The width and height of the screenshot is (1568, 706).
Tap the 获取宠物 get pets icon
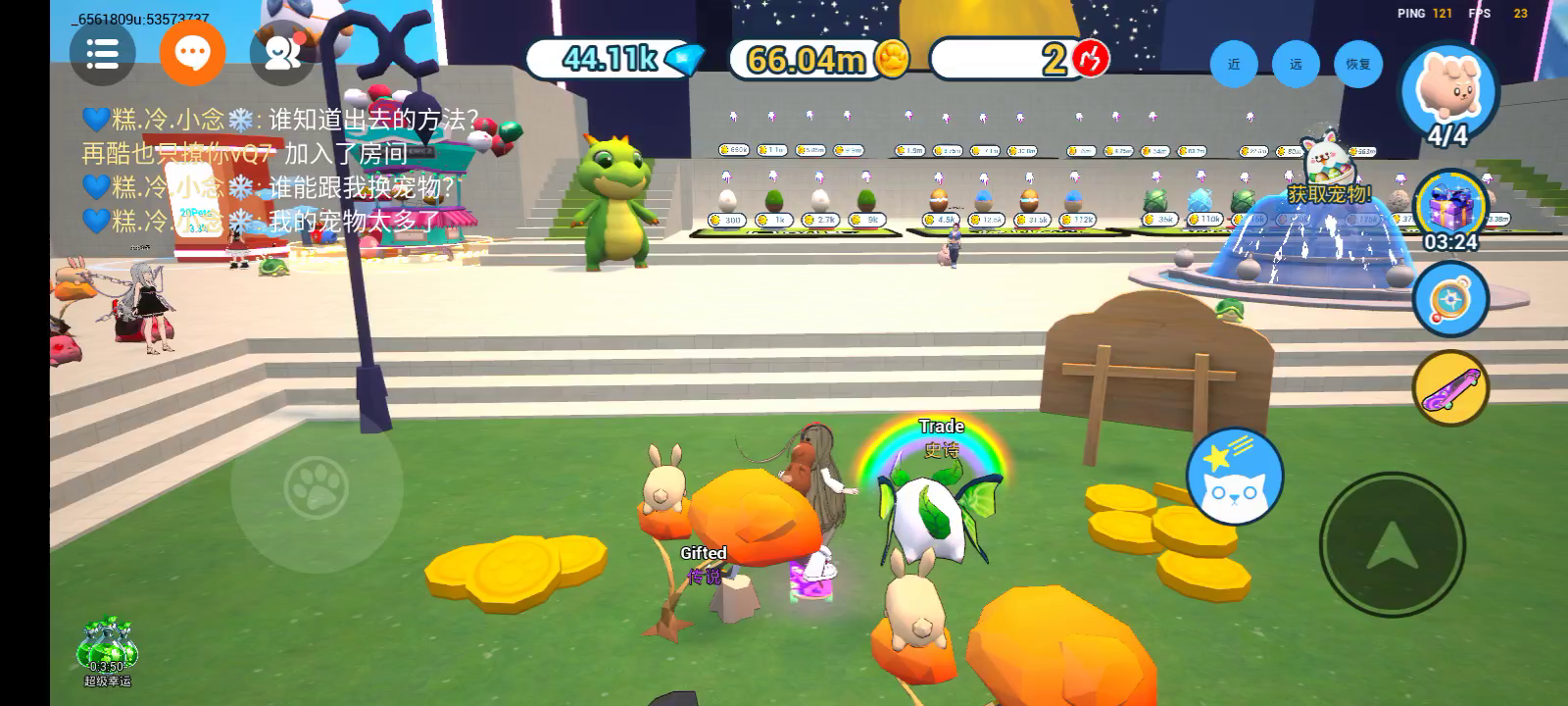tap(1328, 175)
